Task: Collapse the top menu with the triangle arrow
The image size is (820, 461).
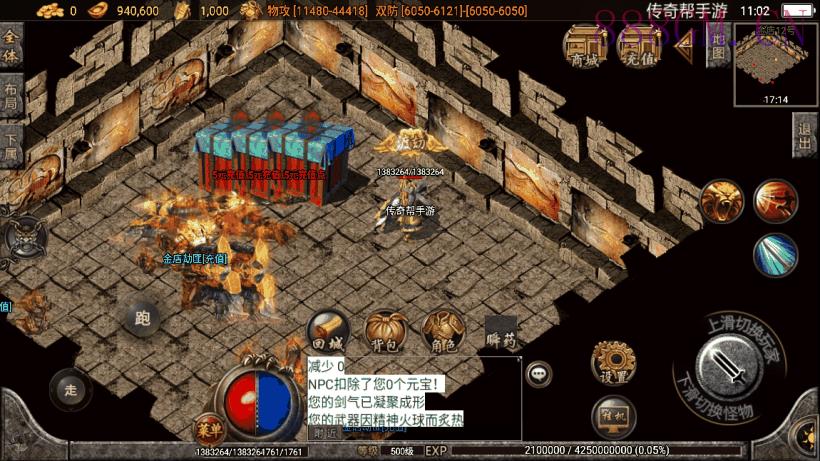Action: [x=687, y=46]
